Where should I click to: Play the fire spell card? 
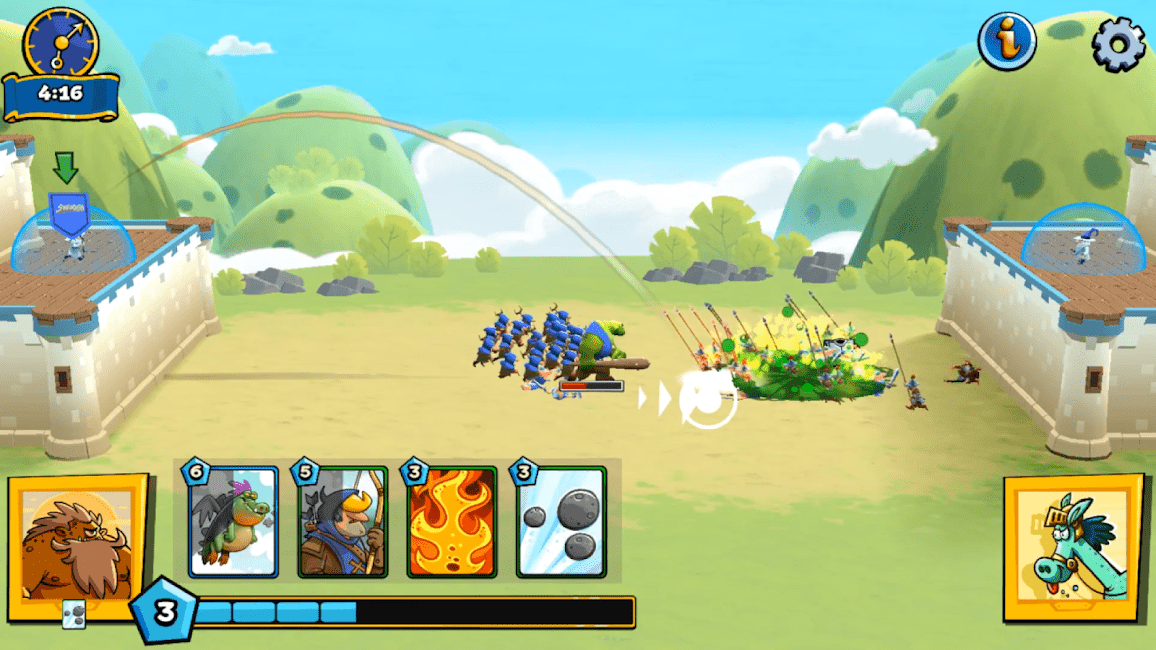[x=452, y=522]
